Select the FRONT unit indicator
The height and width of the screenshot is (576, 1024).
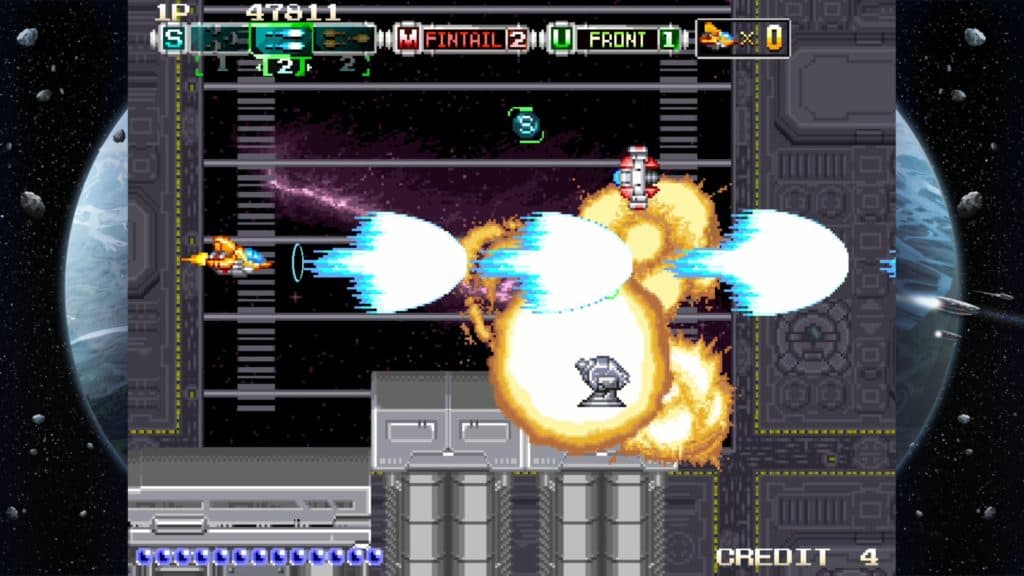click(x=616, y=39)
